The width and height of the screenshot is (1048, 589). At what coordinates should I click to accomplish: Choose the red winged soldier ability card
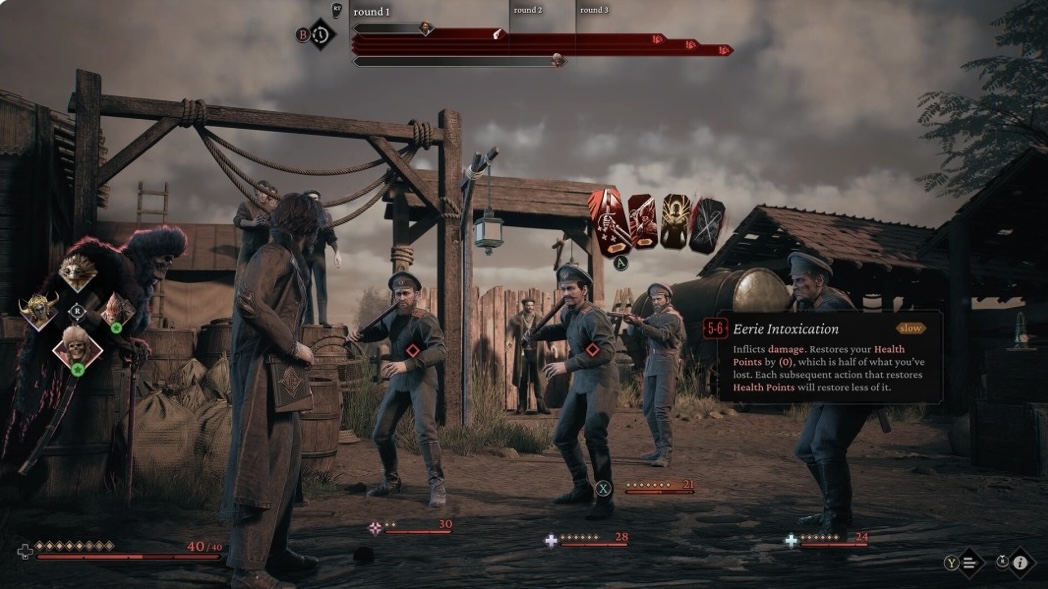coord(641,222)
